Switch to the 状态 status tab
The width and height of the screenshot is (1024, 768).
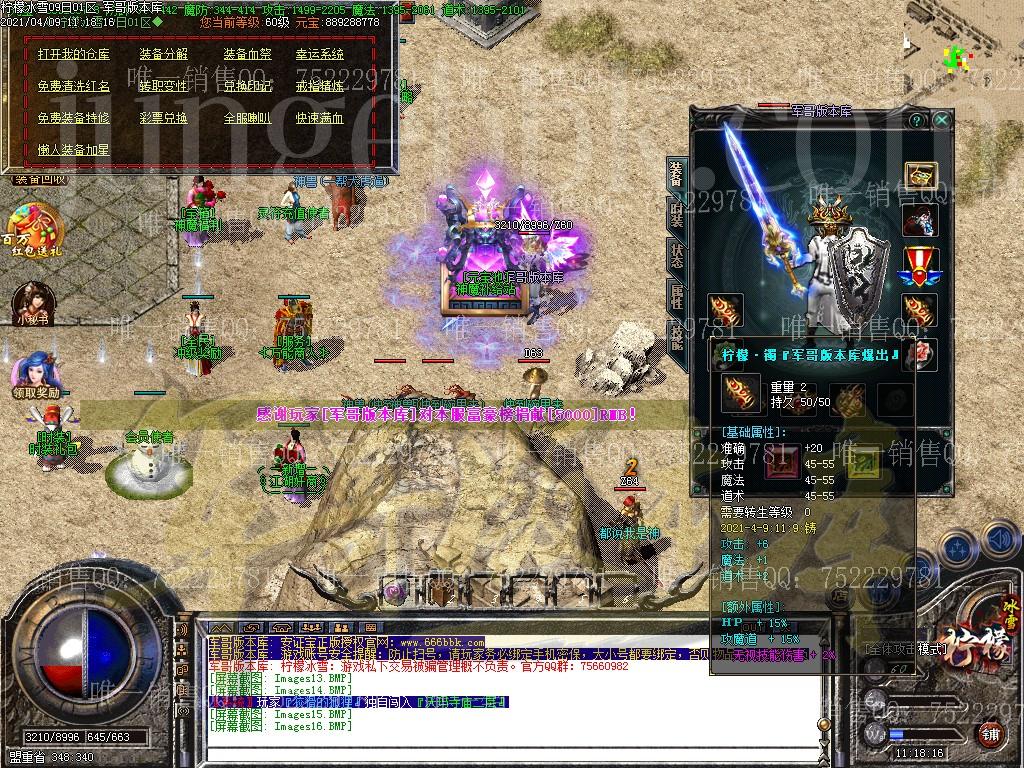(677, 252)
